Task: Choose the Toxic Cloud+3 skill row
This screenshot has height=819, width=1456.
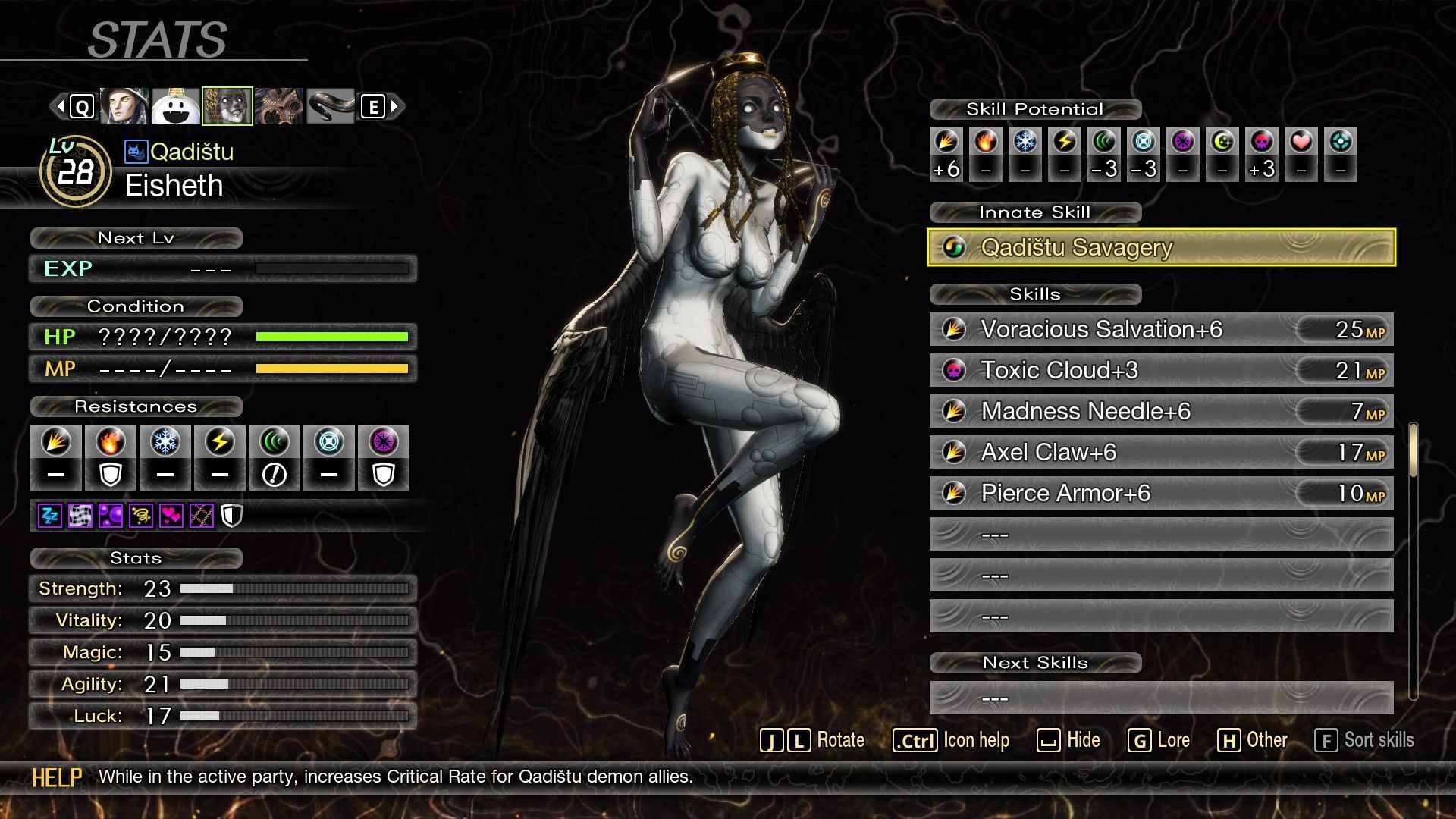Action: [x=1161, y=370]
